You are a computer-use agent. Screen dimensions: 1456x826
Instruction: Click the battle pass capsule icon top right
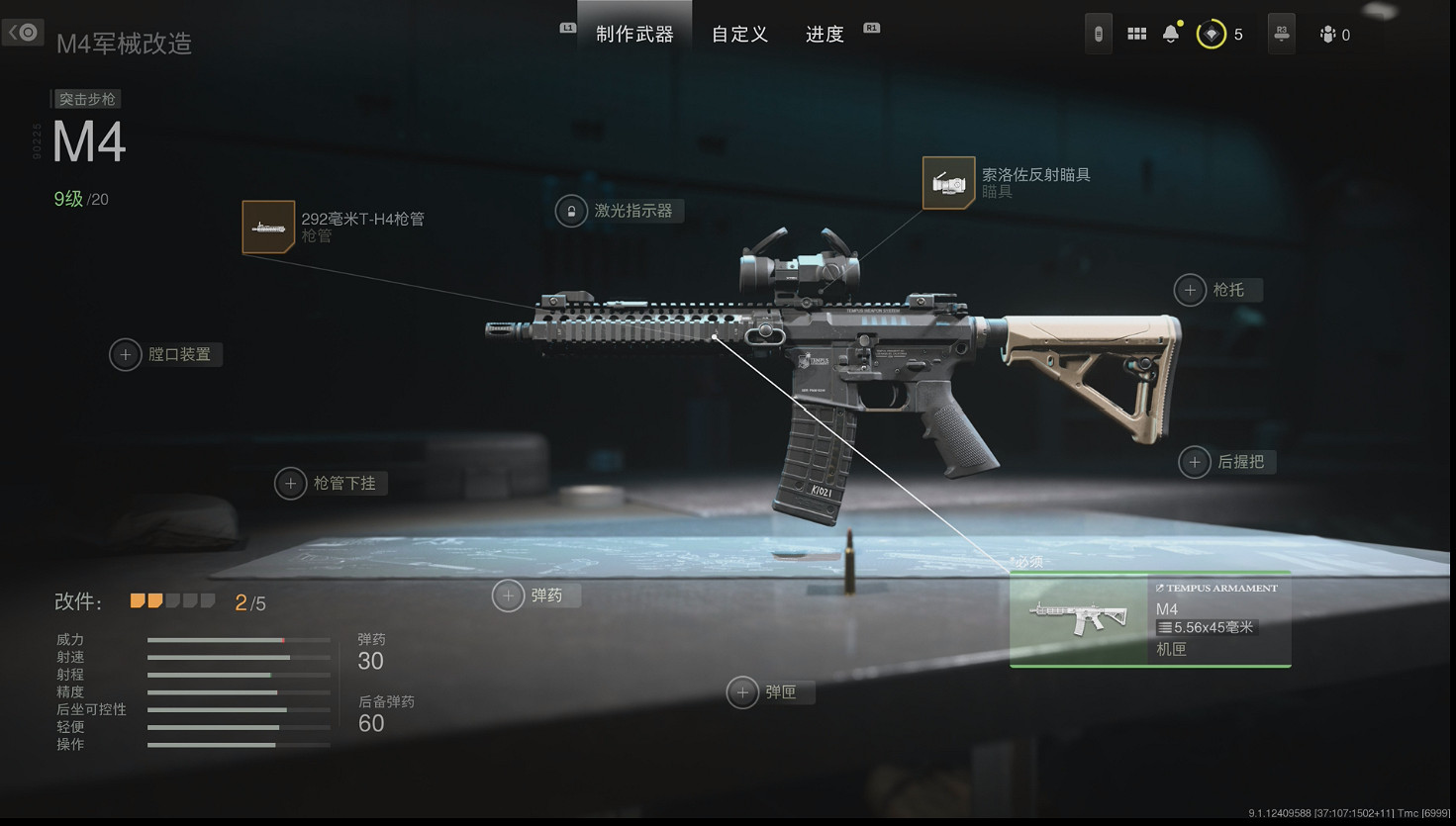(1098, 33)
